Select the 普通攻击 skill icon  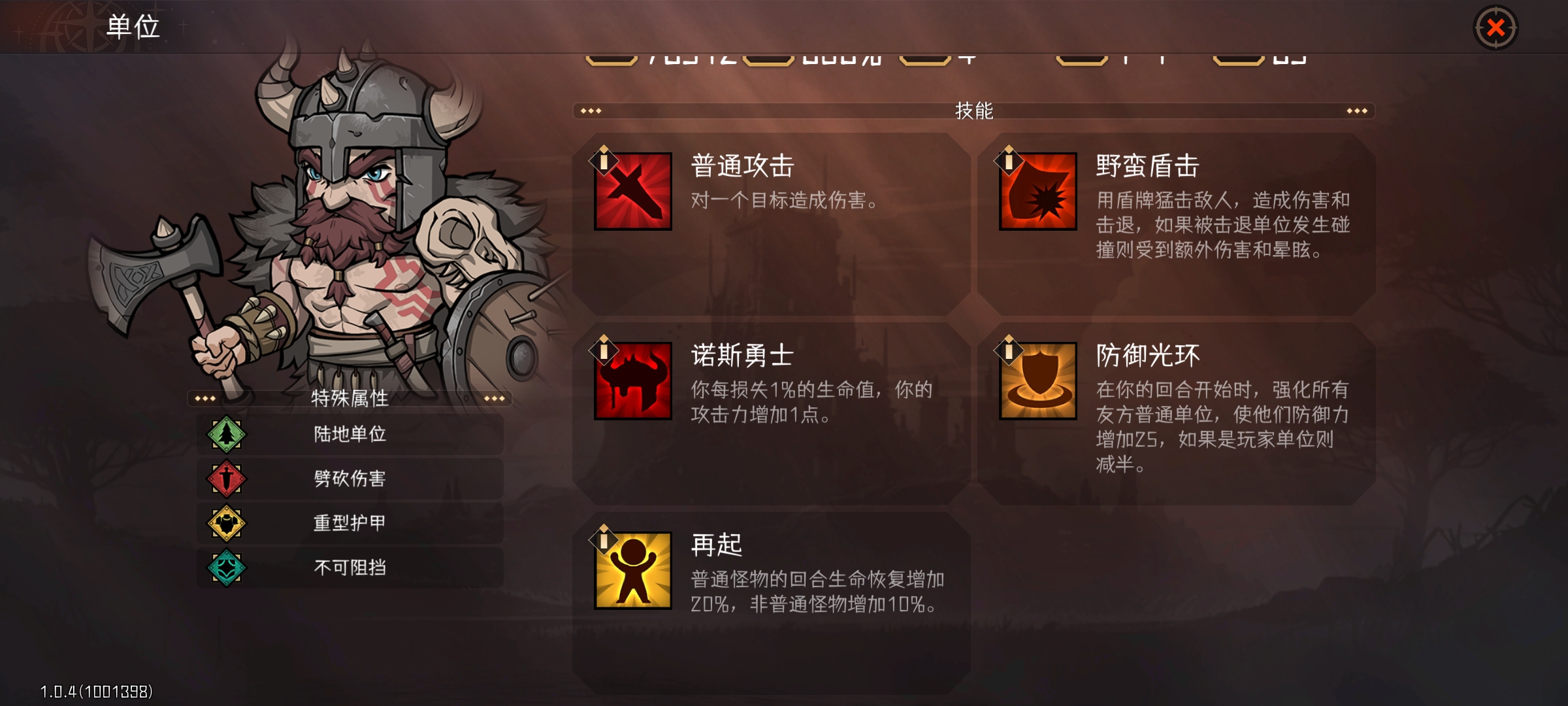click(632, 192)
